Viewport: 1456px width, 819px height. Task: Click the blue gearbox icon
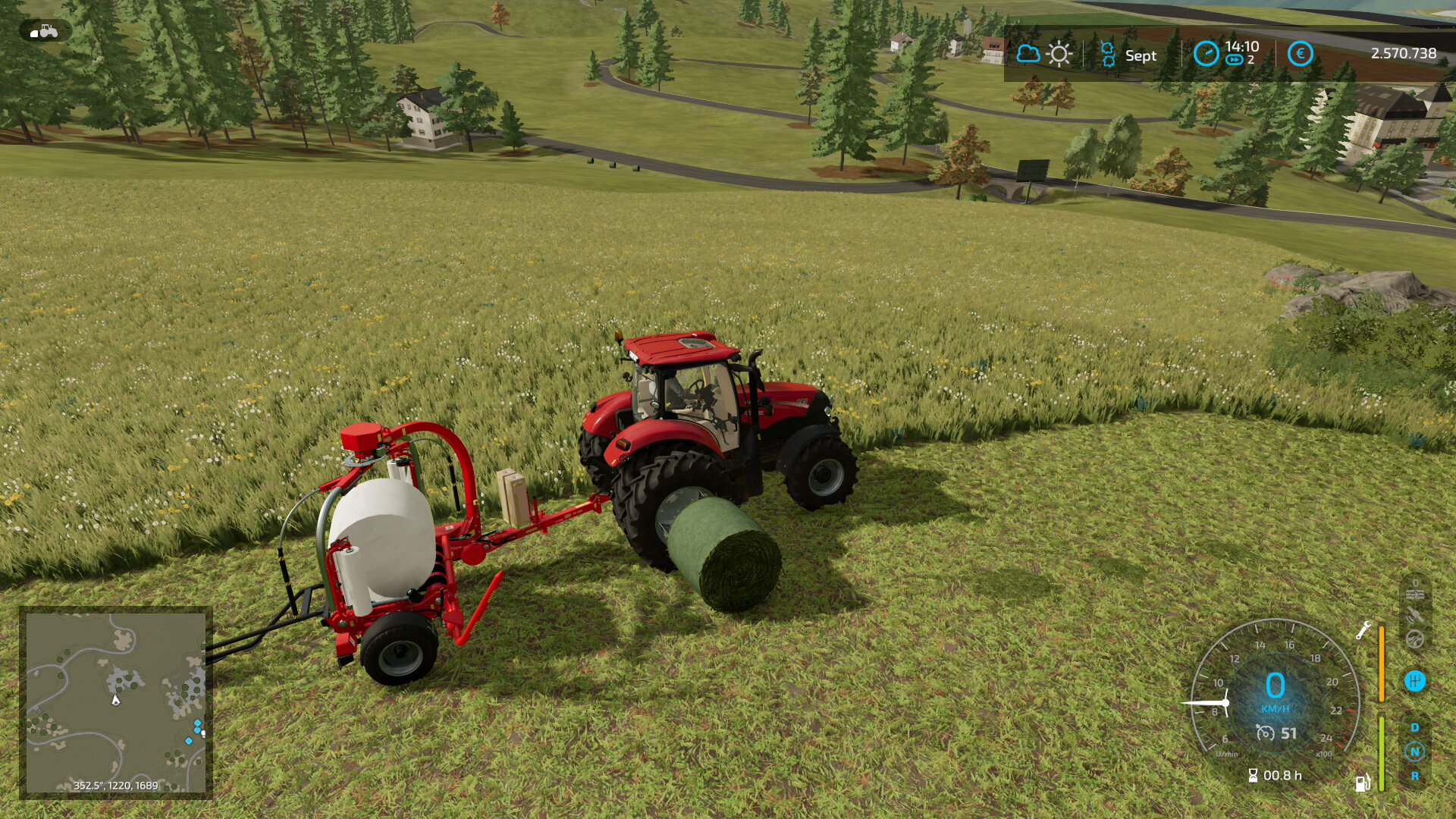coord(1414,681)
